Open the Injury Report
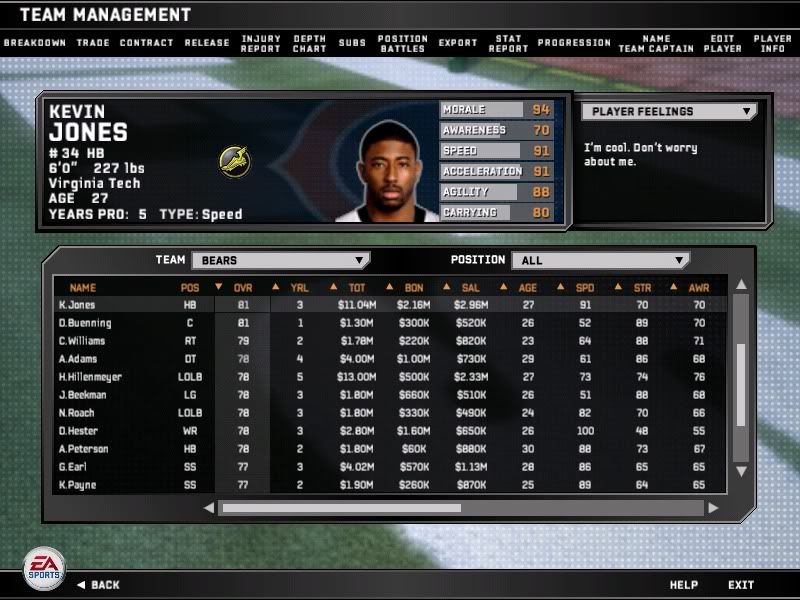The width and height of the screenshot is (800, 600). tap(260, 43)
